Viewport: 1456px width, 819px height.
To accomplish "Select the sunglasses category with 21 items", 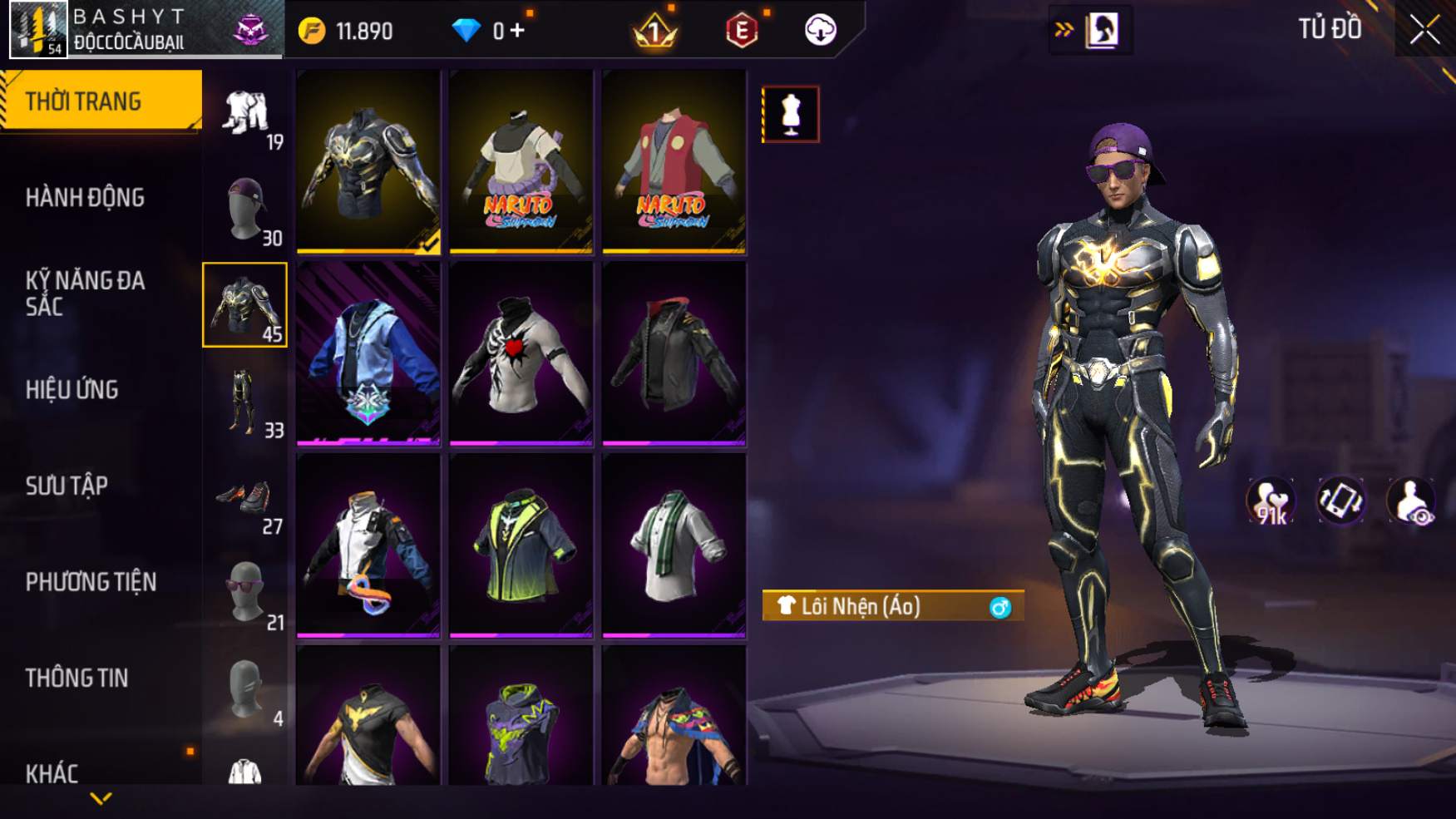I will pyautogui.click(x=245, y=593).
